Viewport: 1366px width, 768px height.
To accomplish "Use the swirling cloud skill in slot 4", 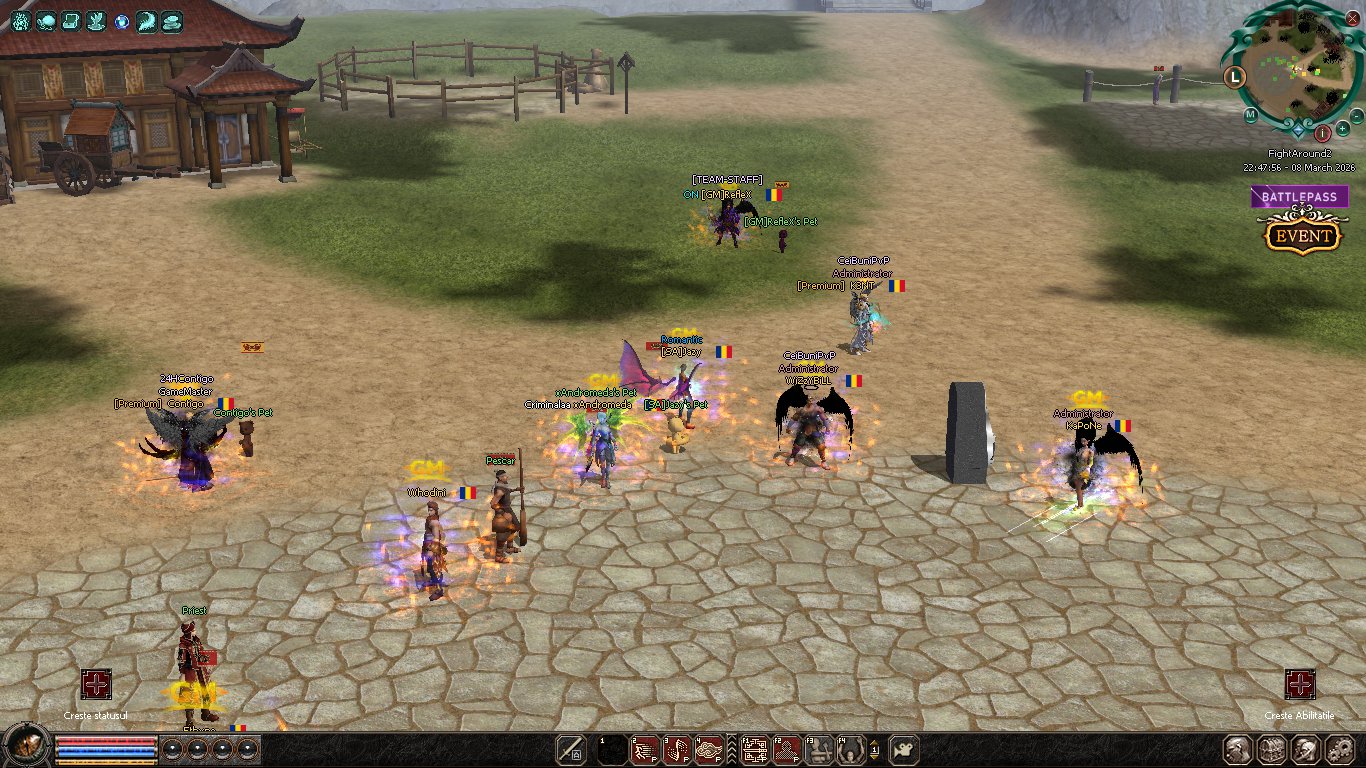I will coord(709,749).
